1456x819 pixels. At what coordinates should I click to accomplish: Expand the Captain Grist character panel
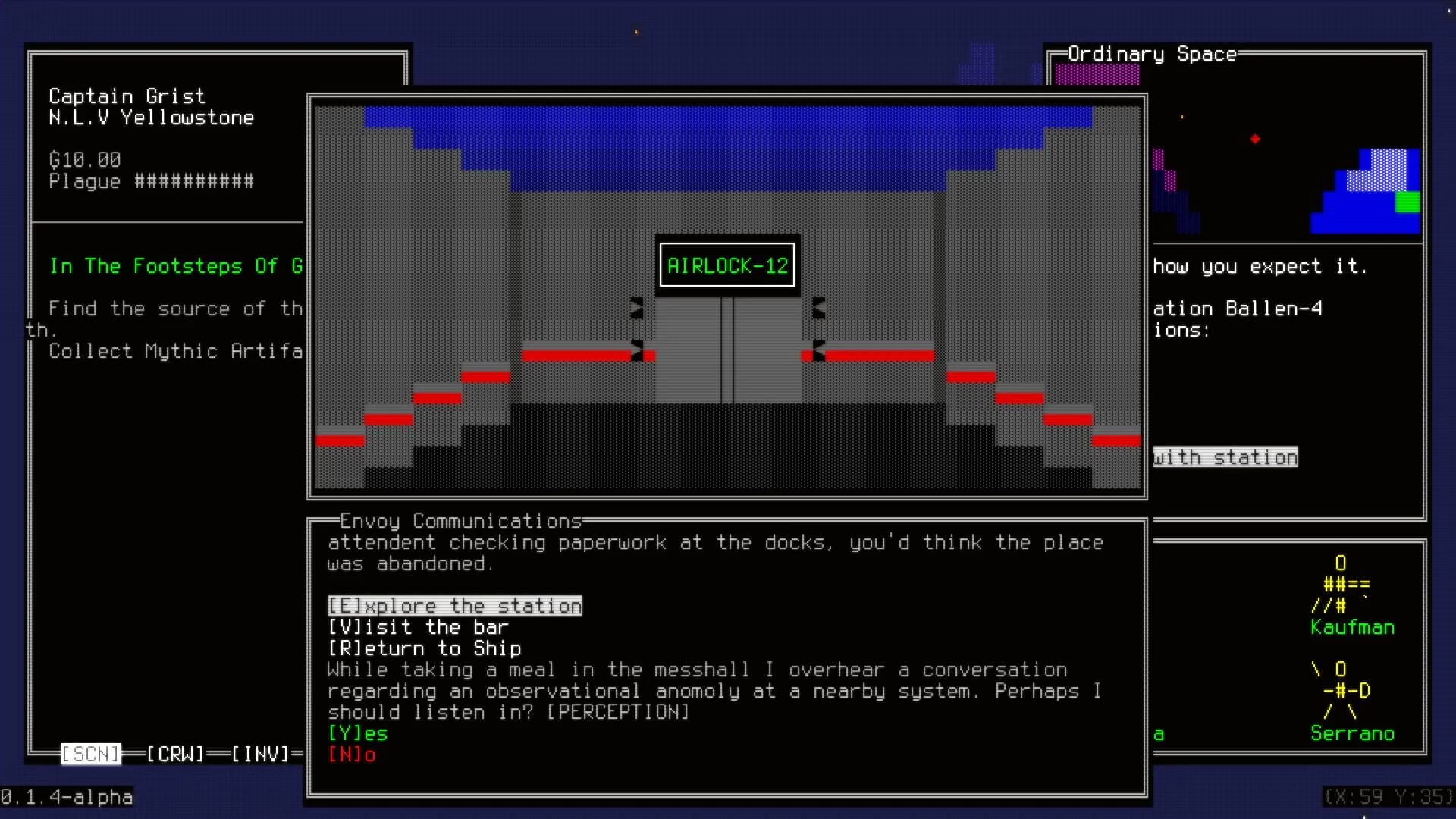pos(127,96)
